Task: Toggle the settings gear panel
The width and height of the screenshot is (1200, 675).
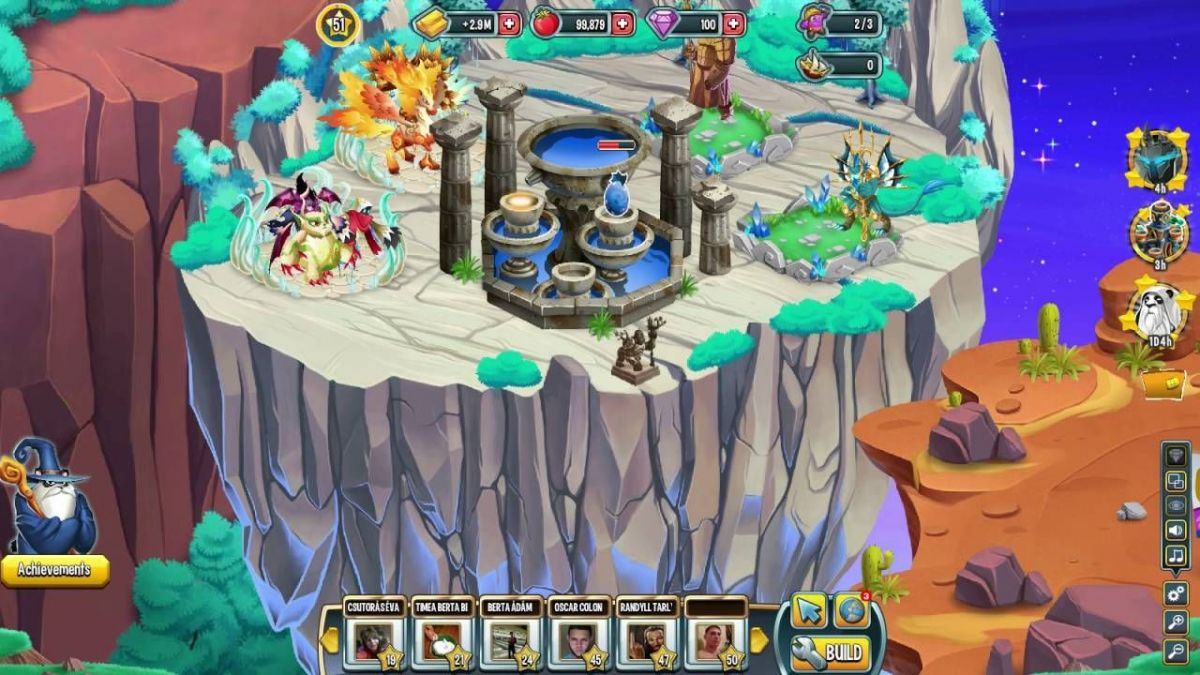Action: [x=1176, y=593]
